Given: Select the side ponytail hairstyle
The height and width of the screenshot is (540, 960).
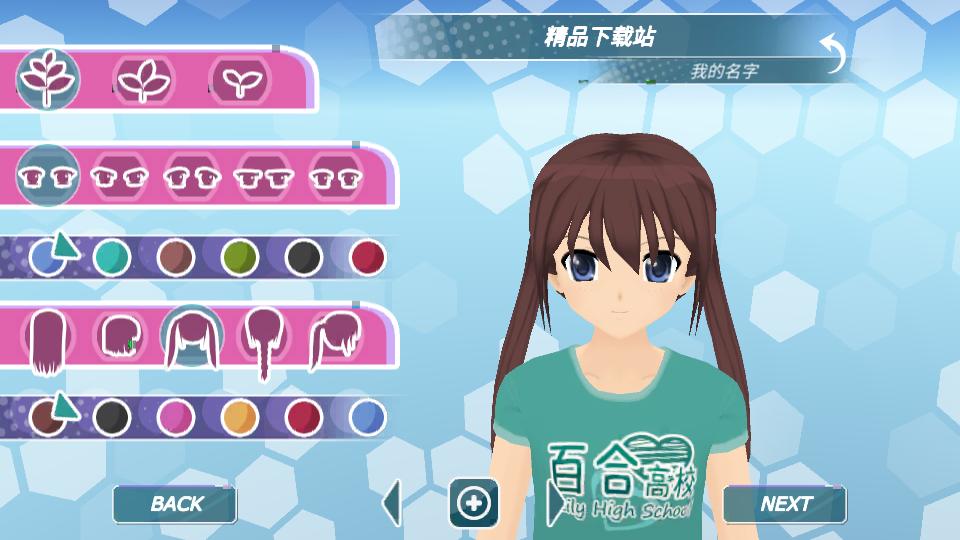Looking at the screenshot, I should pyautogui.click(x=336, y=337).
